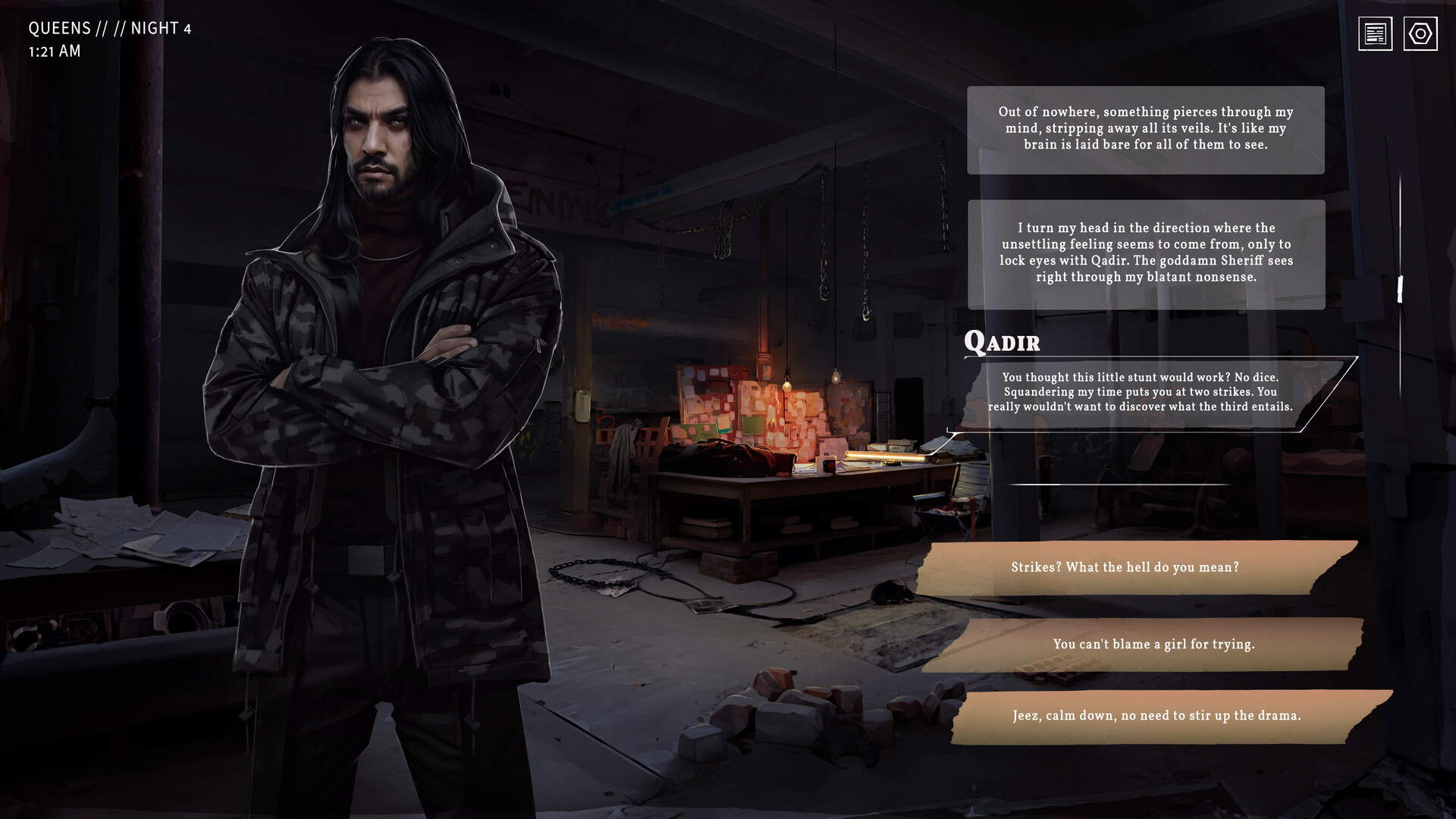
Task: Click the lined-text journal icon top right
Action: pos(1374,33)
